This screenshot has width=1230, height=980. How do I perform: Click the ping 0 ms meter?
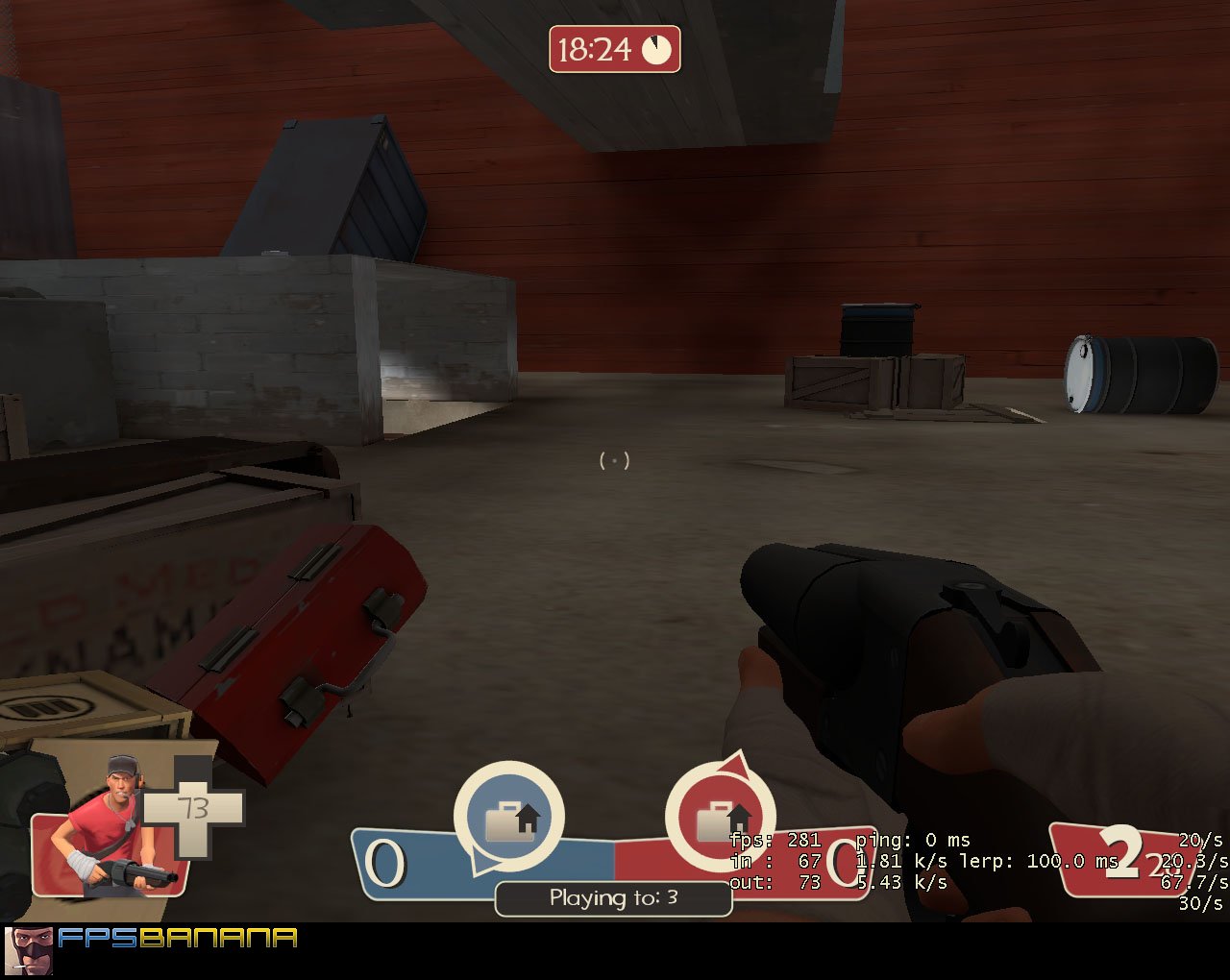coord(912,840)
